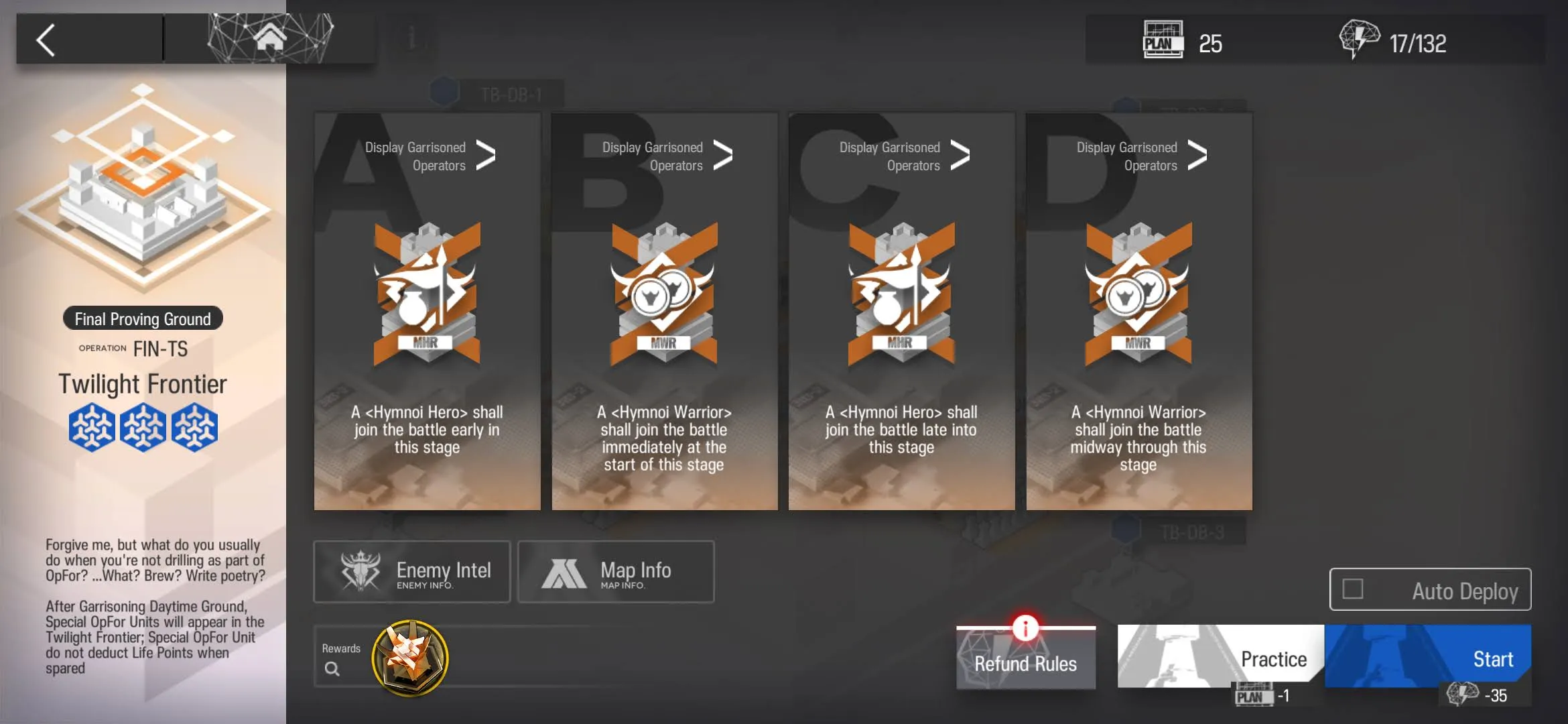The image size is (1568, 724).
Task: Show garrisoned operators for zone D
Action: point(1142,156)
